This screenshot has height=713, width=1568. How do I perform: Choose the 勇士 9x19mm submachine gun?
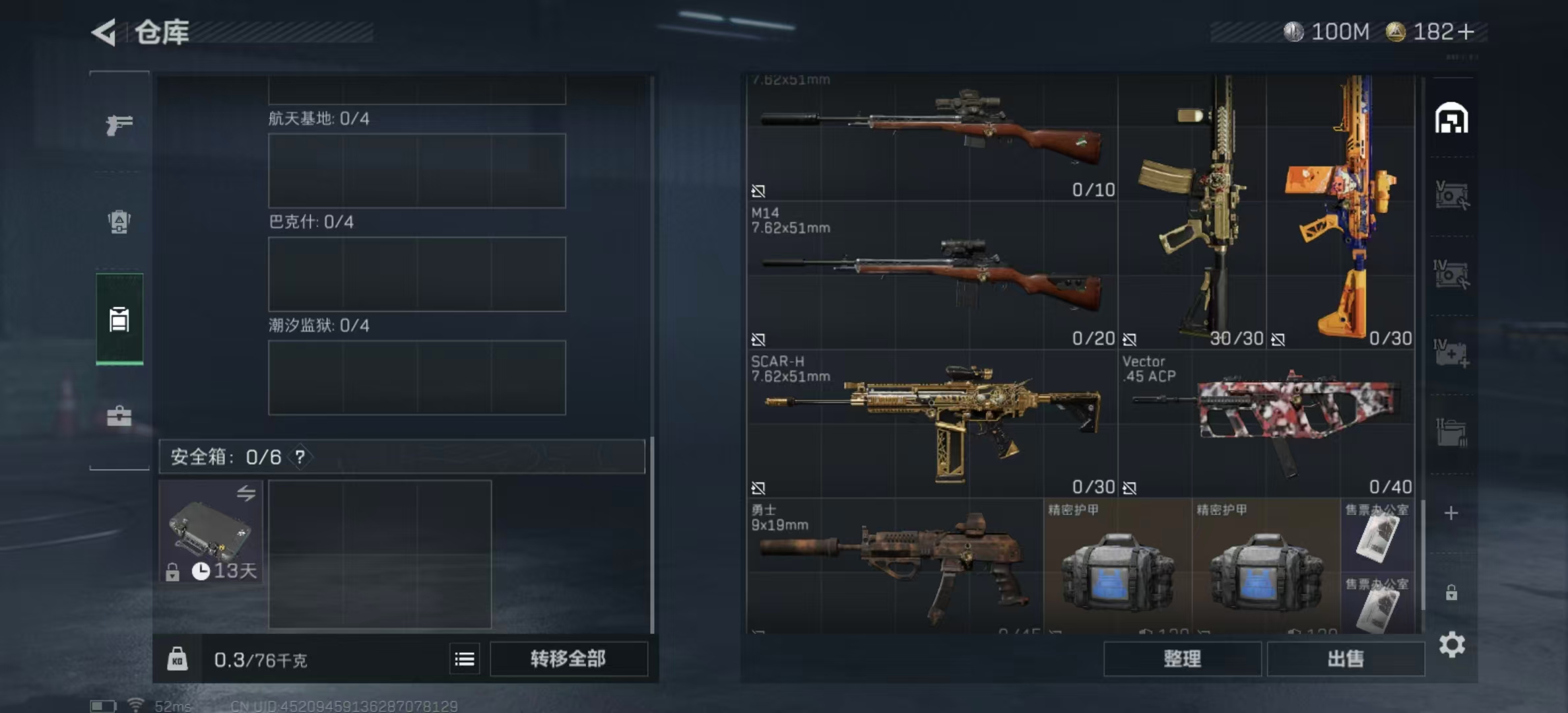[x=894, y=566]
